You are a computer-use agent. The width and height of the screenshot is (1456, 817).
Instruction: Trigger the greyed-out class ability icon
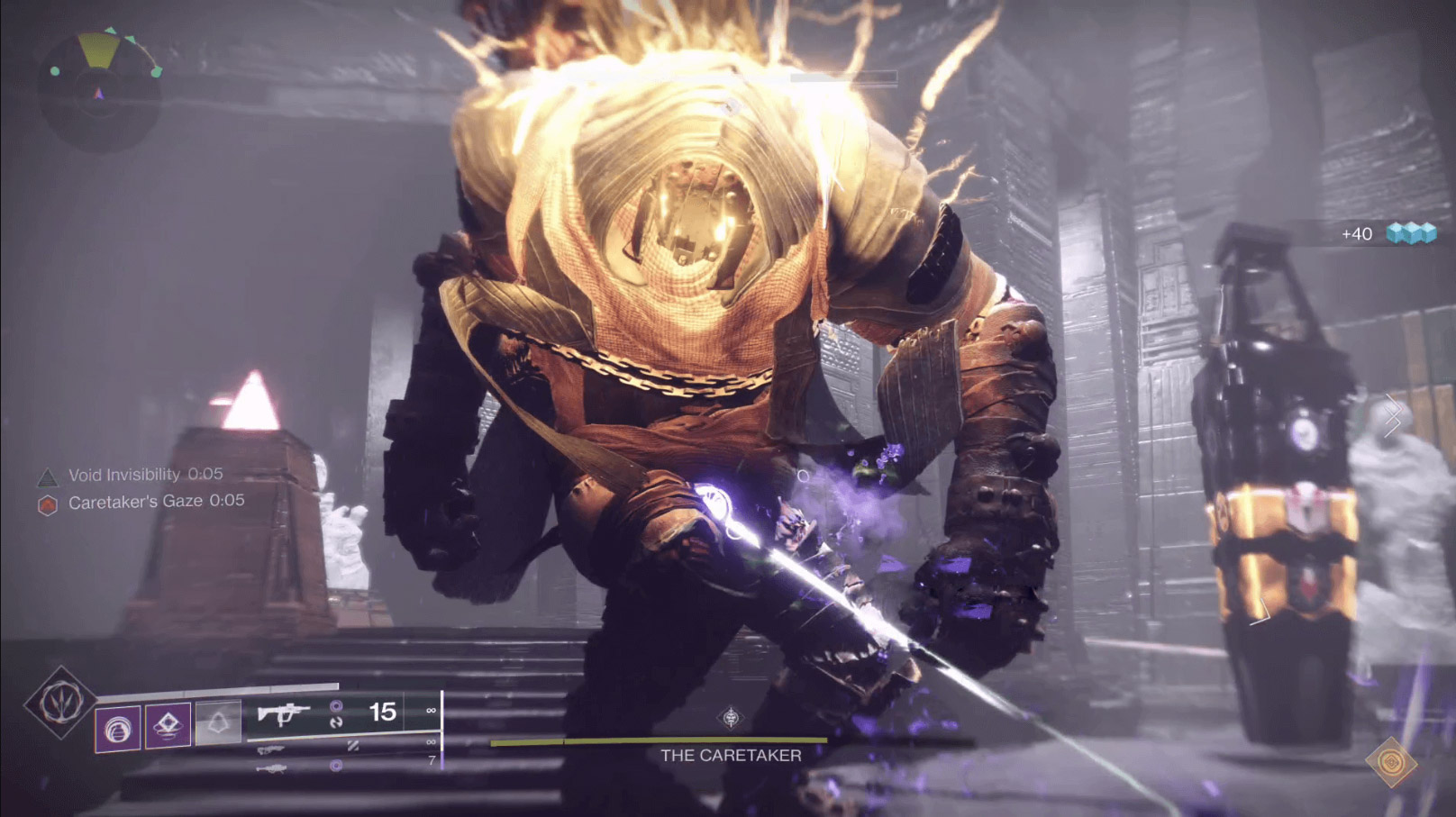click(x=218, y=722)
